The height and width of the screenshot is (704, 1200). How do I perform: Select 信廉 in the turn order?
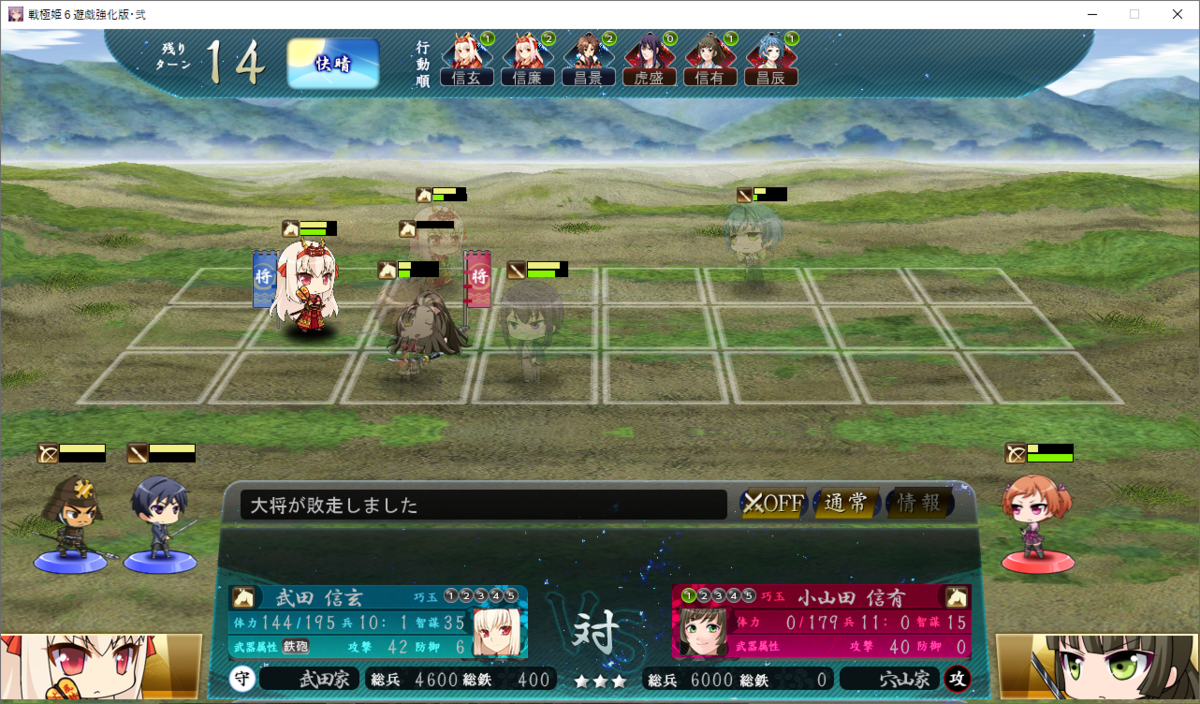[x=527, y=60]
